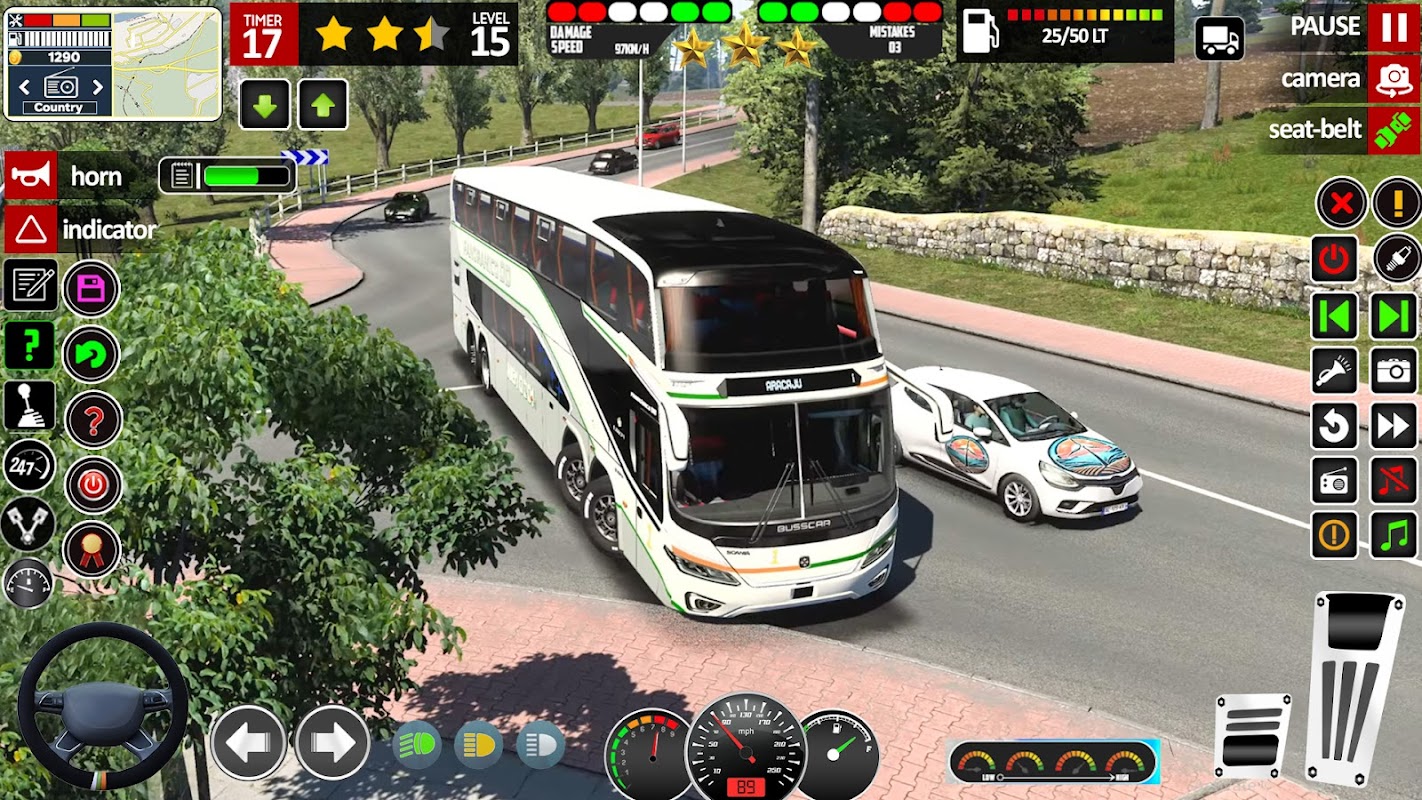
Task: Tap the green up arrow button
Action: [x=322, y=105]
